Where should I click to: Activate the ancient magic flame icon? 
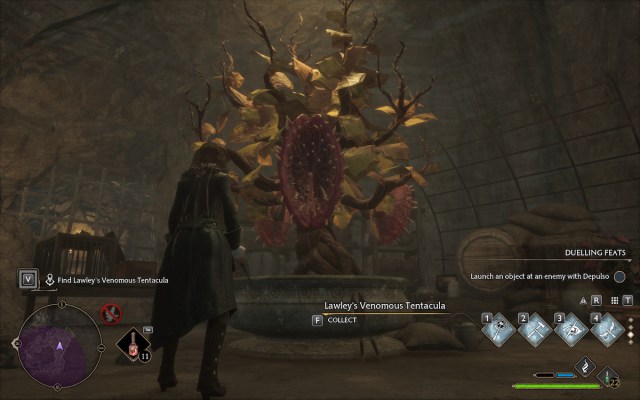tap(587, 367)
